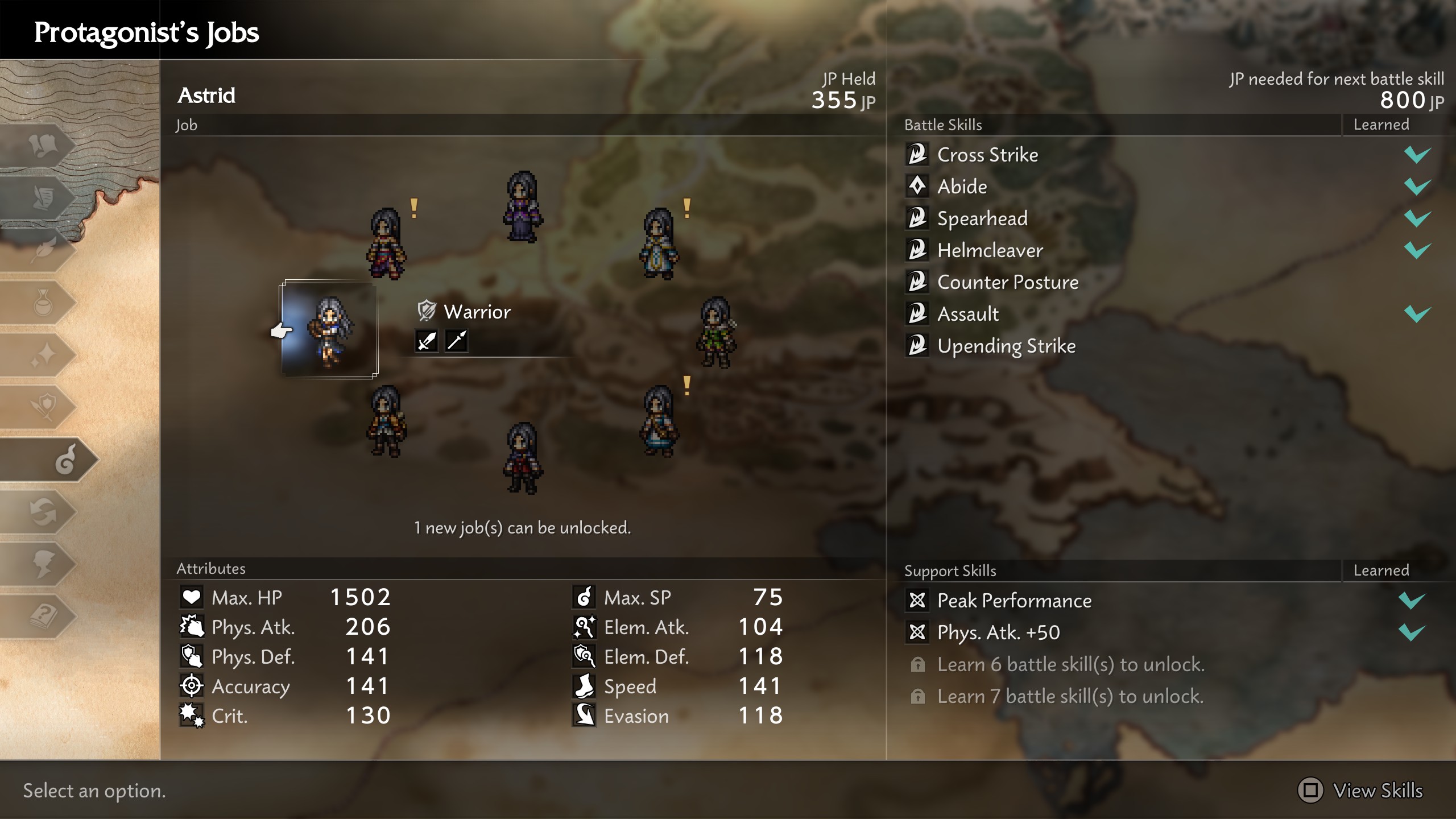Open the potion flask menu tab

click(43, 303)
